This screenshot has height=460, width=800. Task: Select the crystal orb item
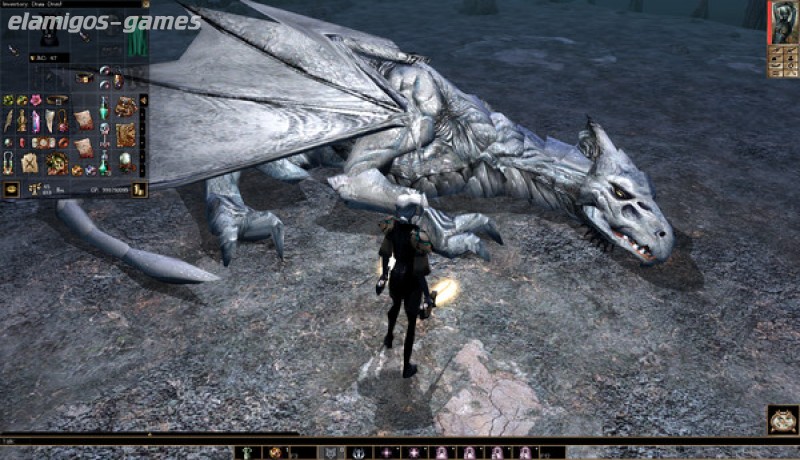125,161
